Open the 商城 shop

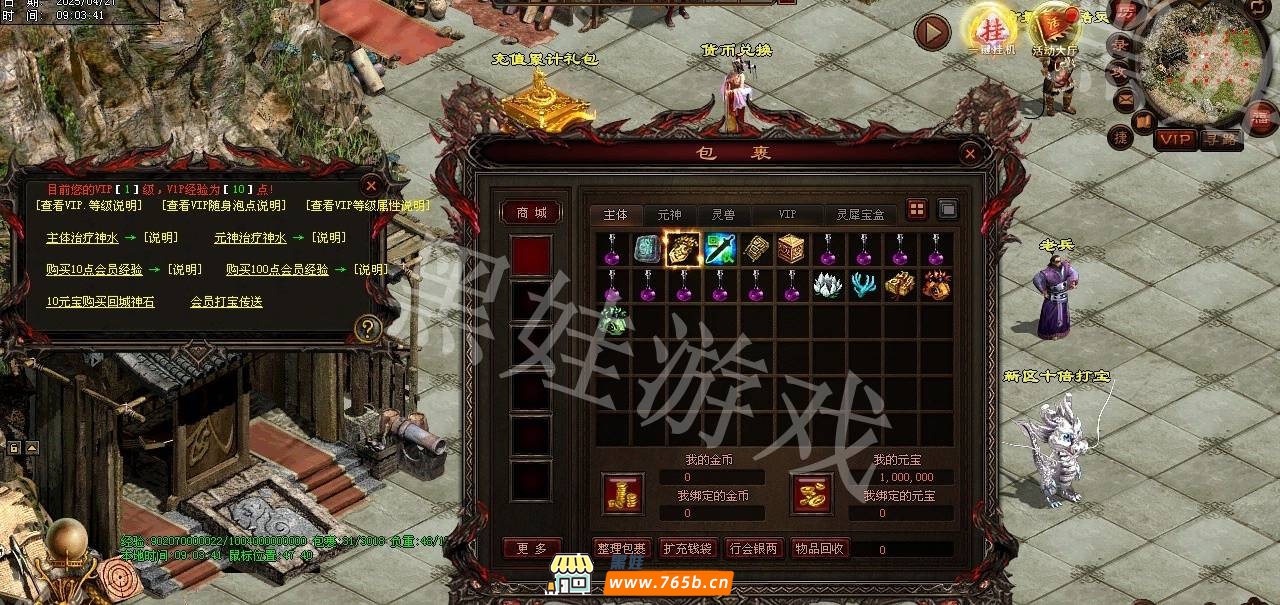tap(531, 213)
